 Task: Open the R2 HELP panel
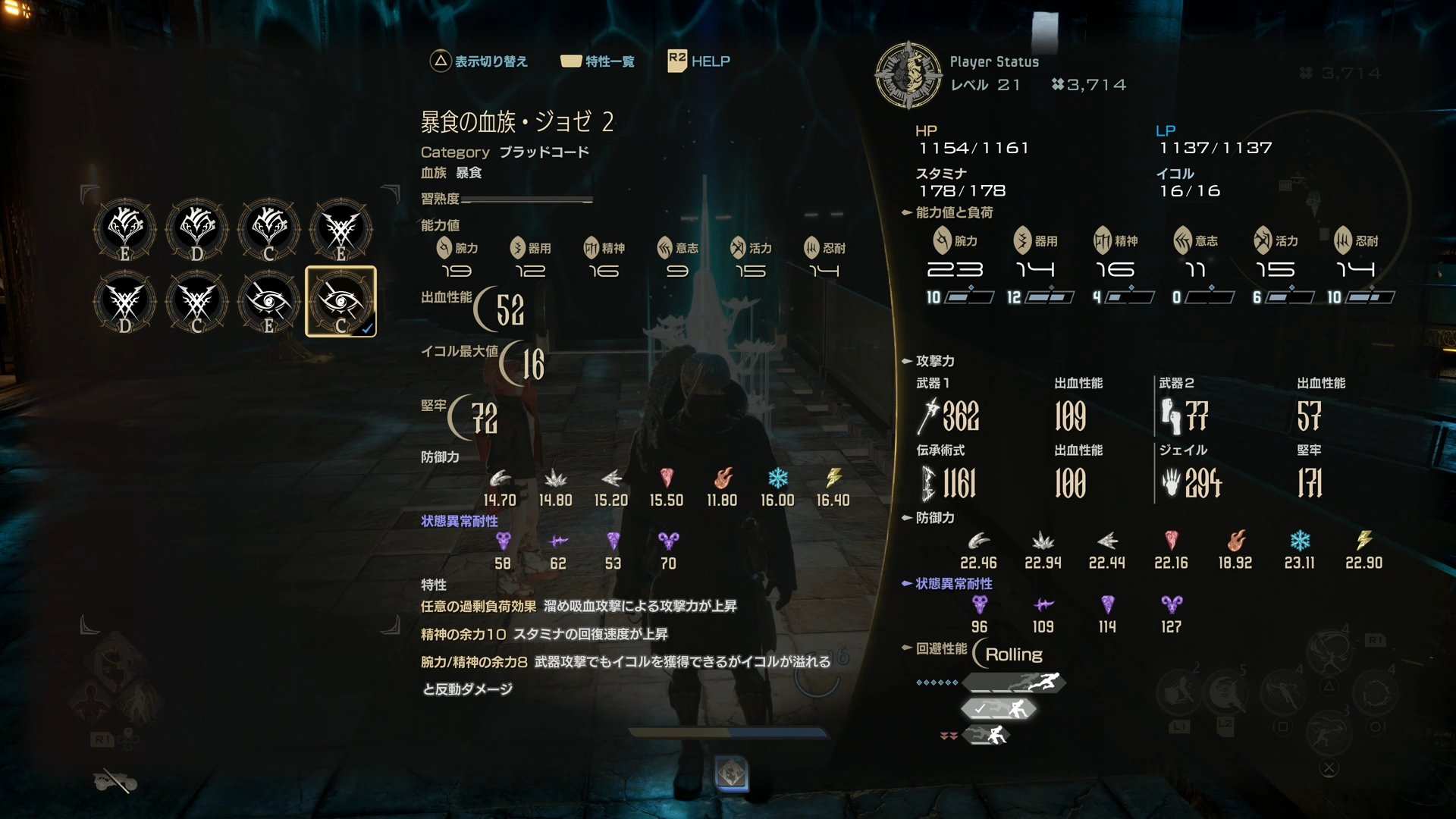pos(698,61)
